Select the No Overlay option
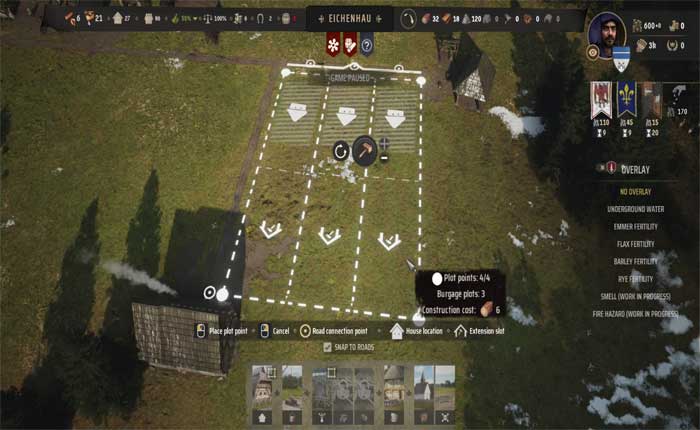The height and width of the screenshot is (430, 700). [635, 191]
